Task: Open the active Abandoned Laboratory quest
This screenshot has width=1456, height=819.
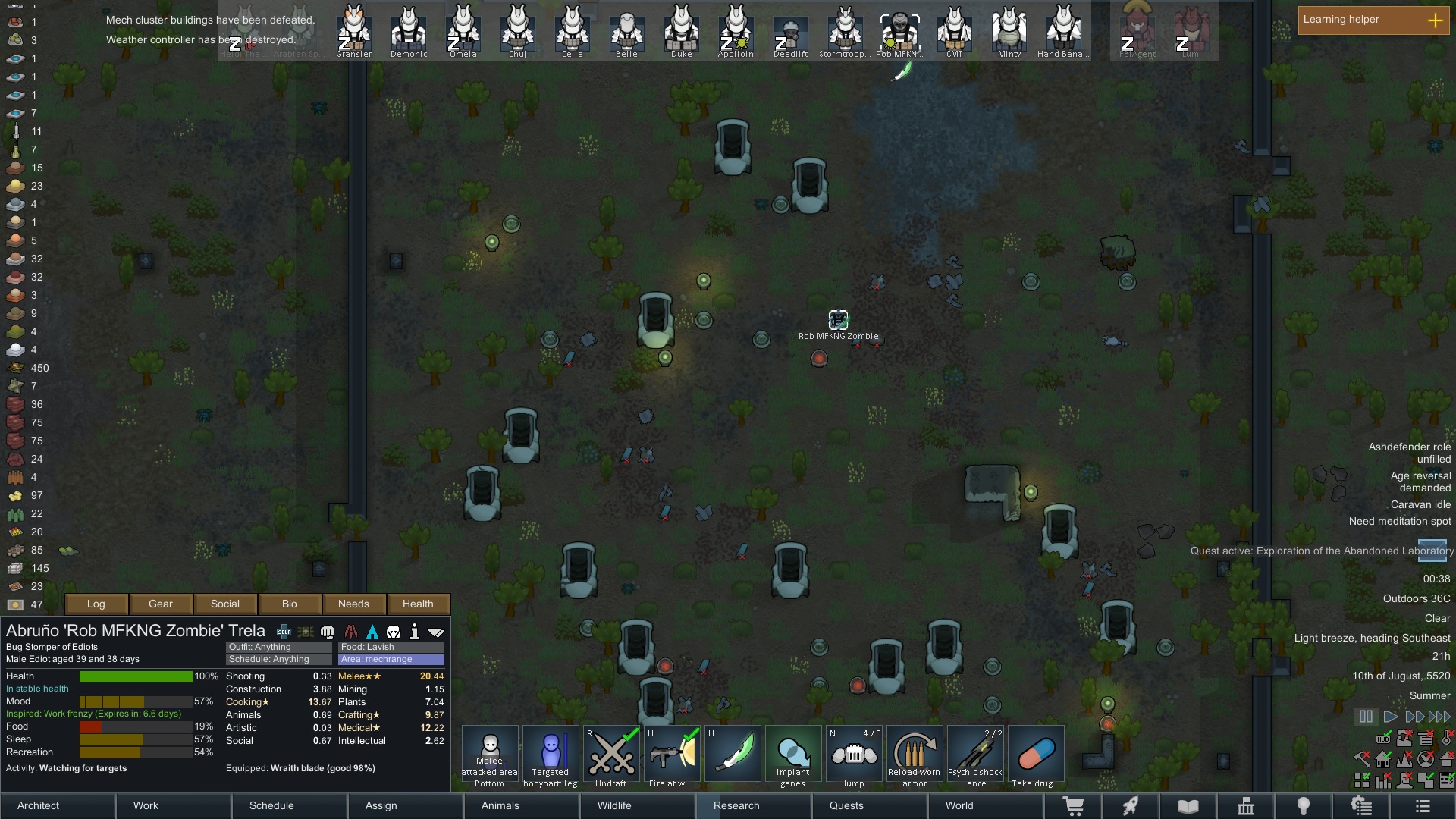Action: (1322, 551)
